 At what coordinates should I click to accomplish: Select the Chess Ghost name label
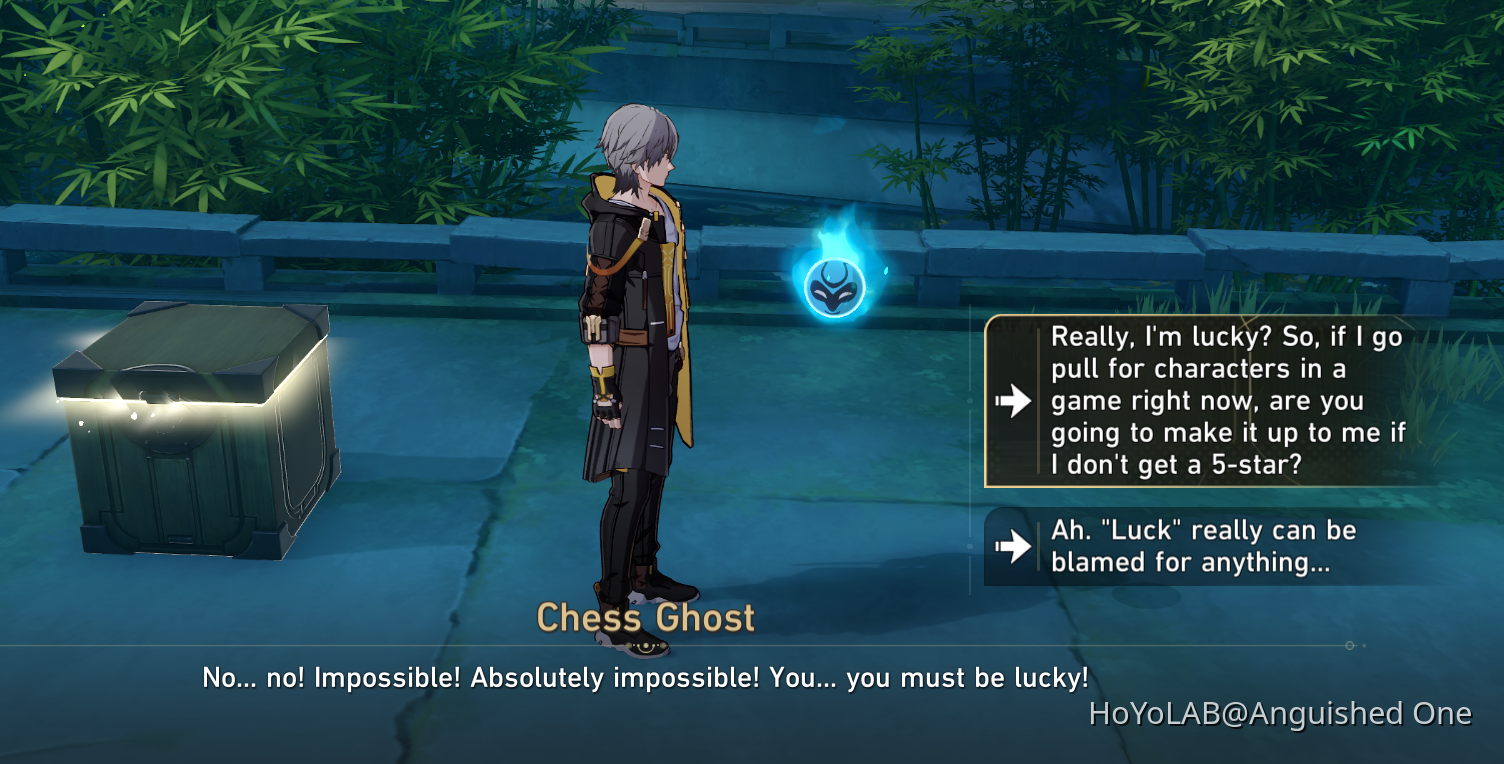(645, 618)
